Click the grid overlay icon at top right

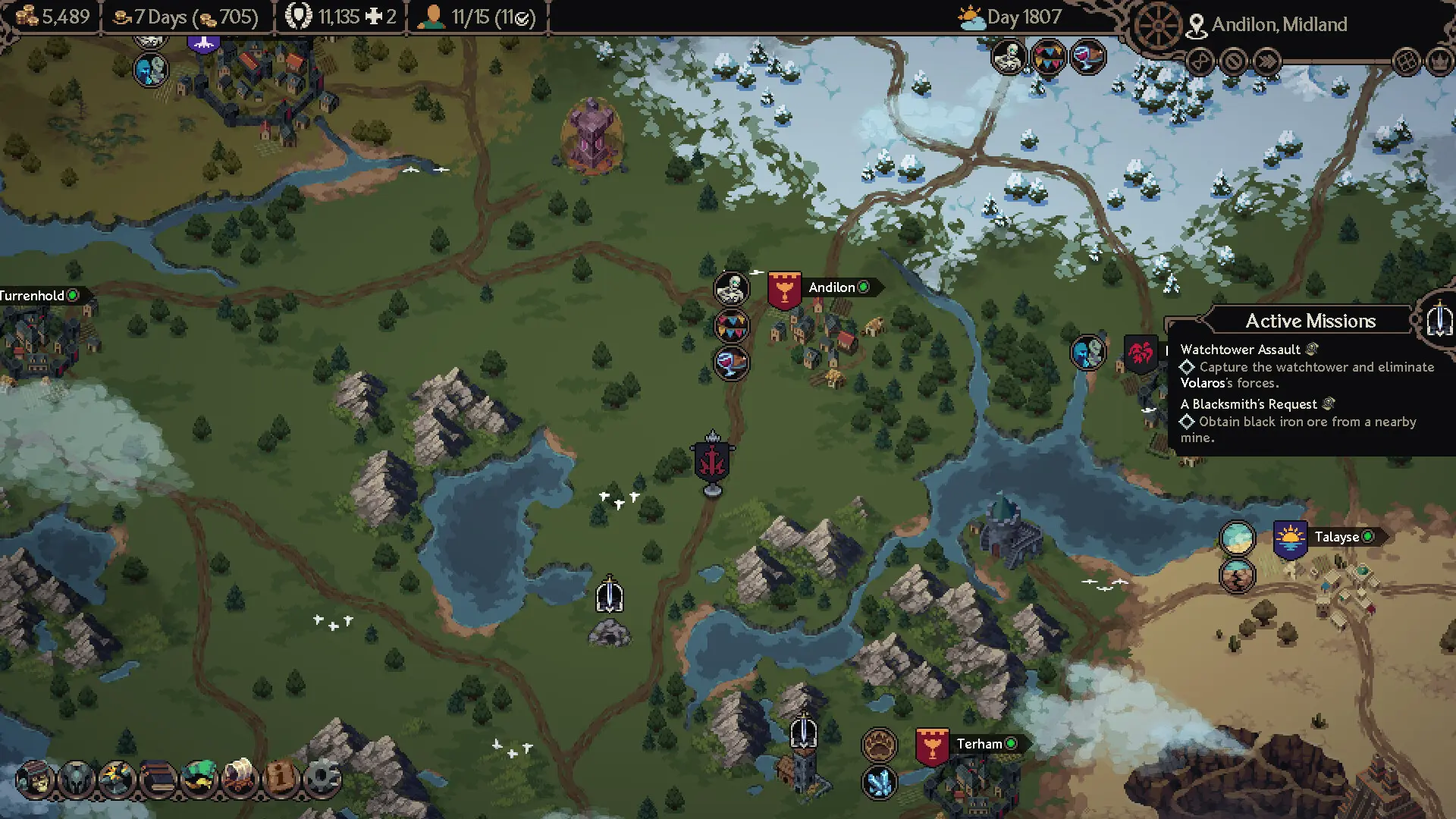pos(1406,62)
